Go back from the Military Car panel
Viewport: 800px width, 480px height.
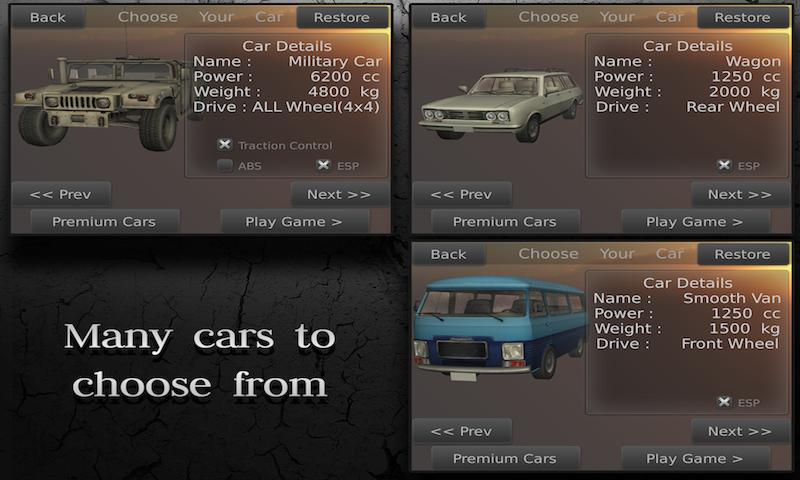coord(48,17)
